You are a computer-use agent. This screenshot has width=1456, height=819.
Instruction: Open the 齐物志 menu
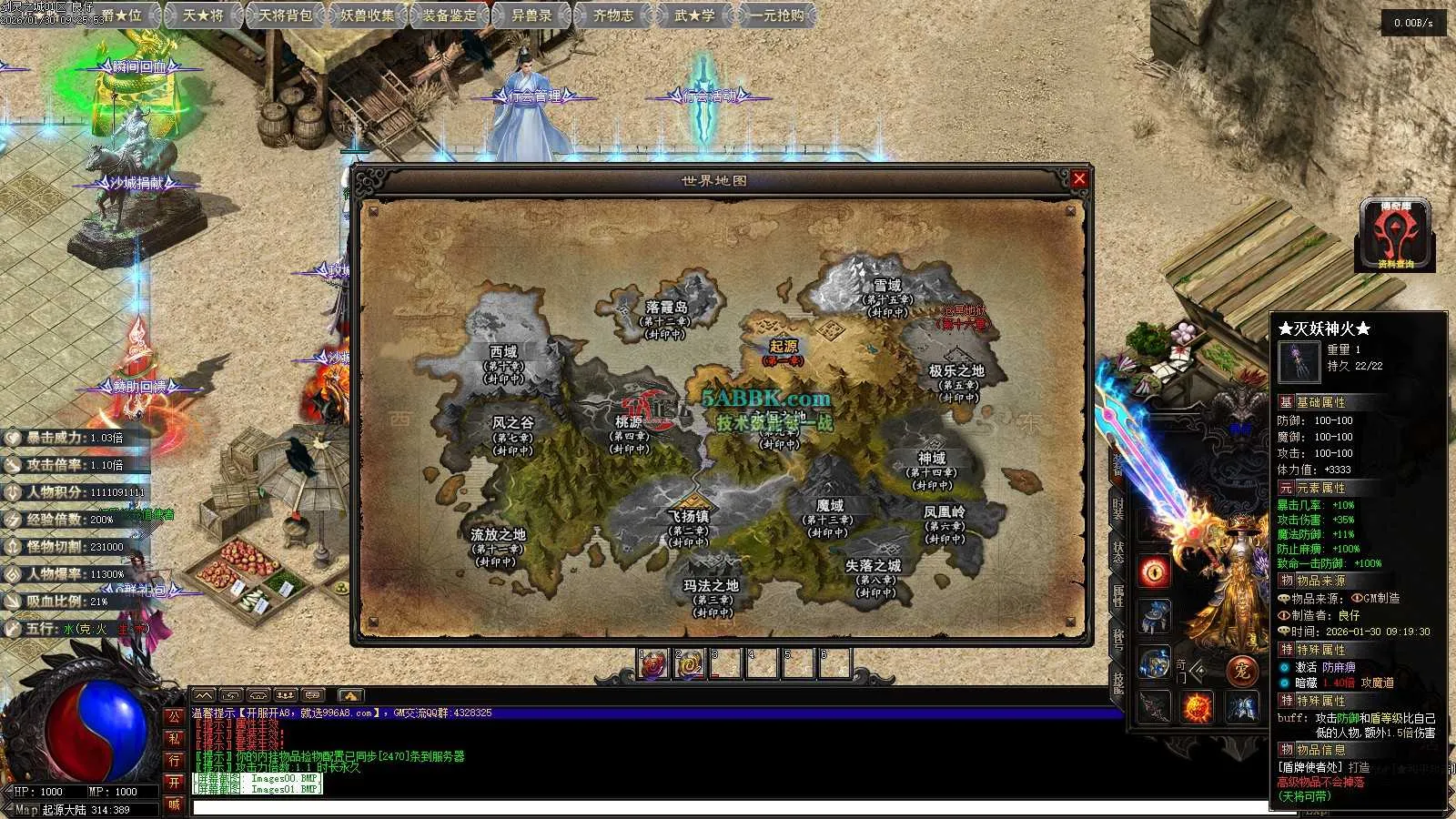[x=613, y=15]
